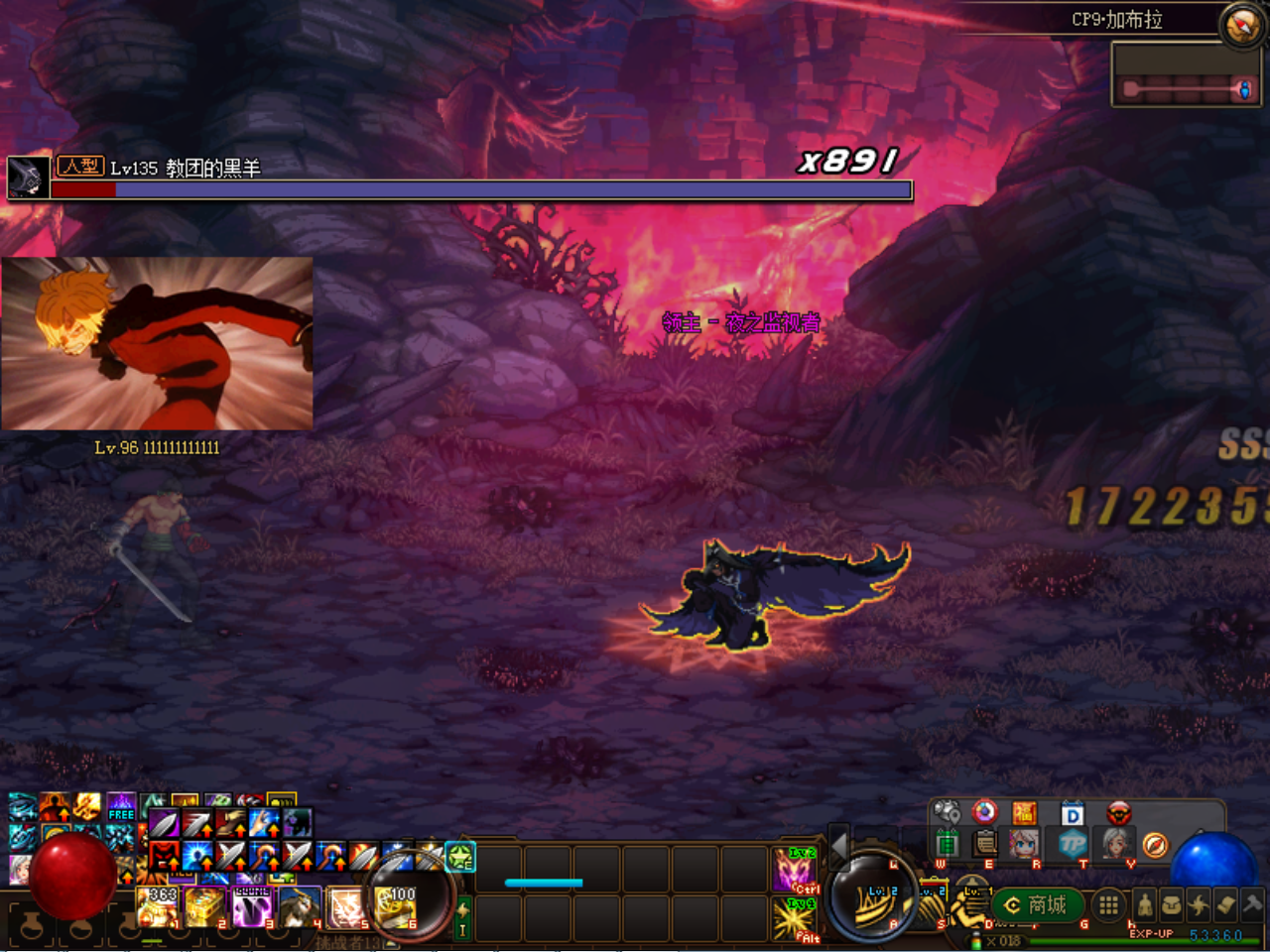The height and width of the screenshot is (952, 1270).
Task: Open the main menu grid icon labeled G
Action: coord(1108,905)
